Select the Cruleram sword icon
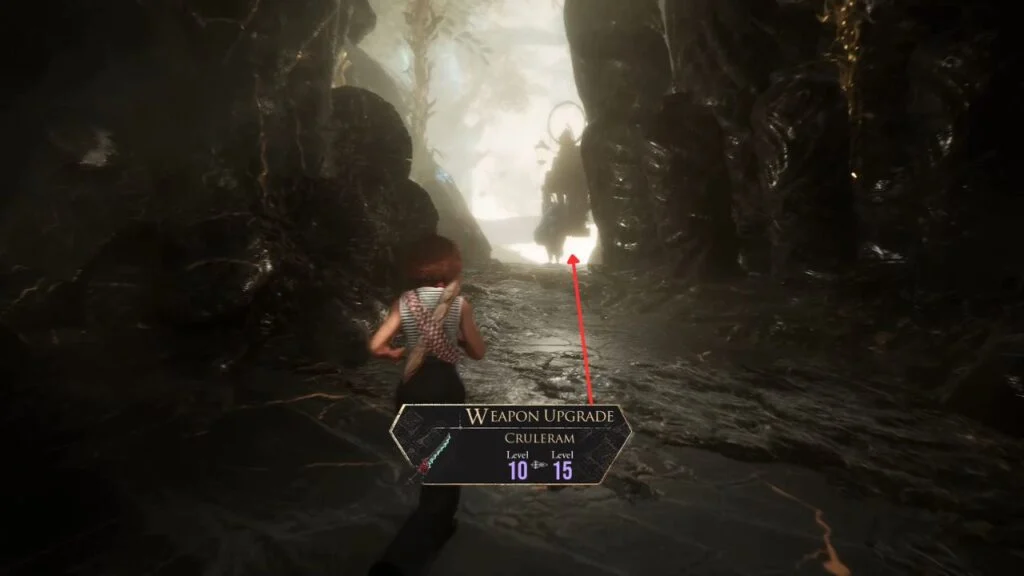 428,453
